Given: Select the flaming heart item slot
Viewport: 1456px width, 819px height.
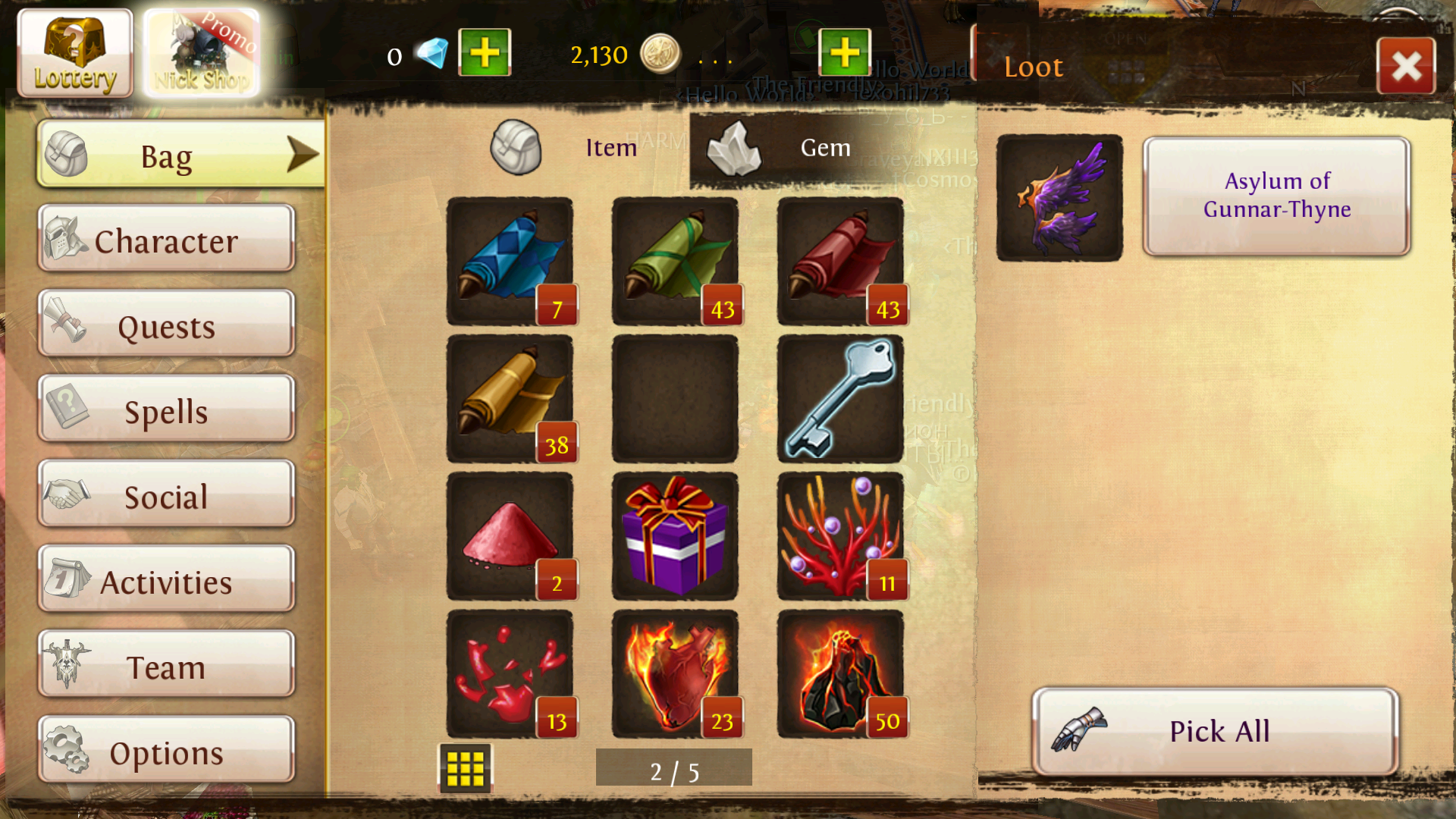Looking at the screenshot, I should pos(675,673).
